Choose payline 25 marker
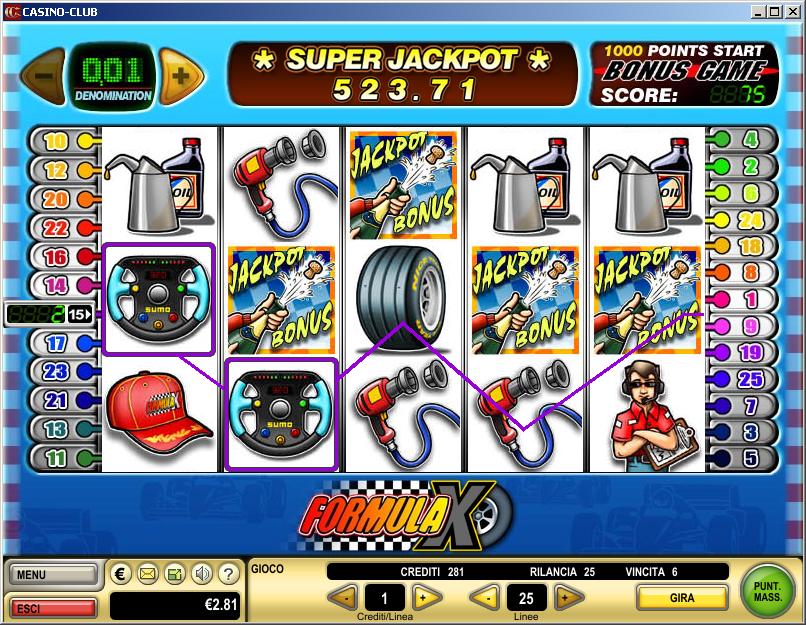The height and width of the screenshot is (625, 806). 750,379
